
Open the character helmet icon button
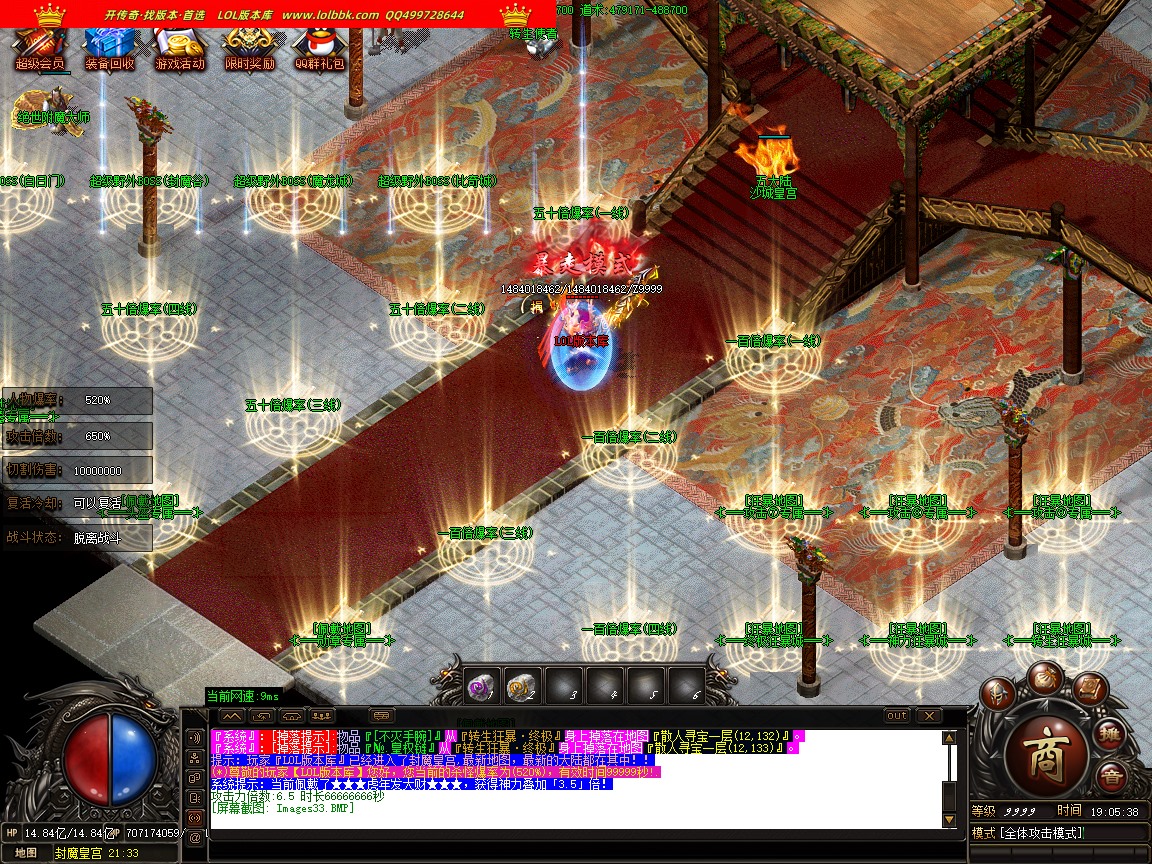(996, 693)
